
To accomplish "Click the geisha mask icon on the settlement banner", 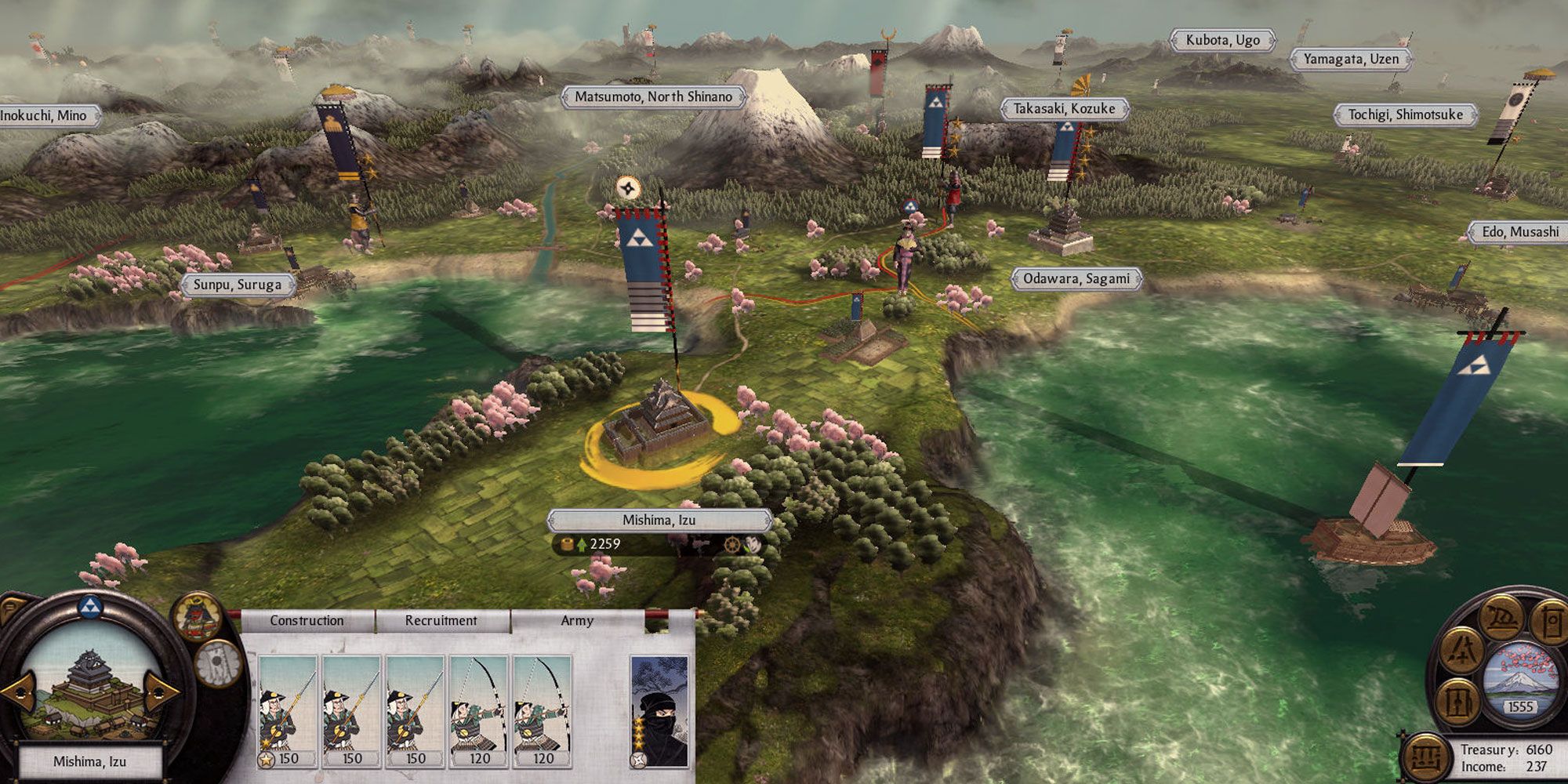I will [x=755, y=543].
